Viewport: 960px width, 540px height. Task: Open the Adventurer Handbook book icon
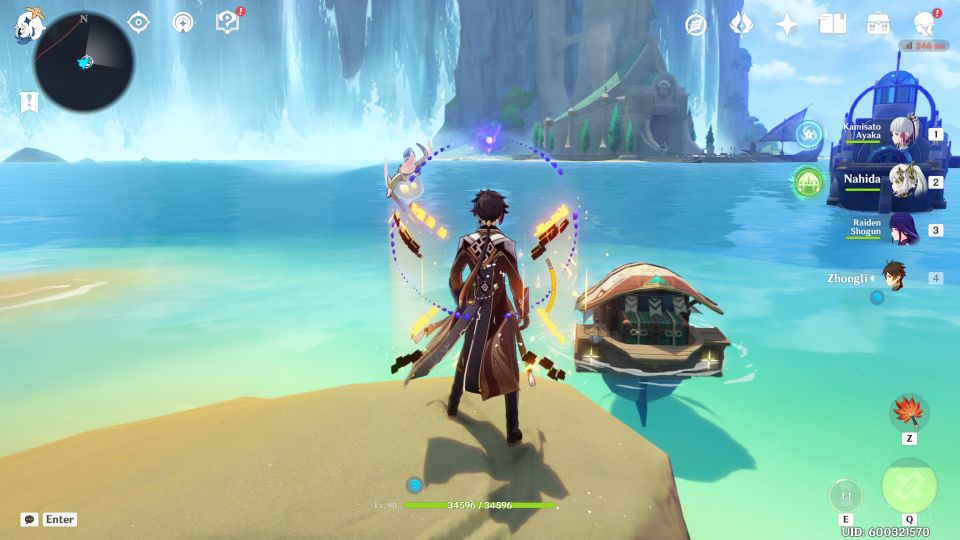[x=832, y=24]
